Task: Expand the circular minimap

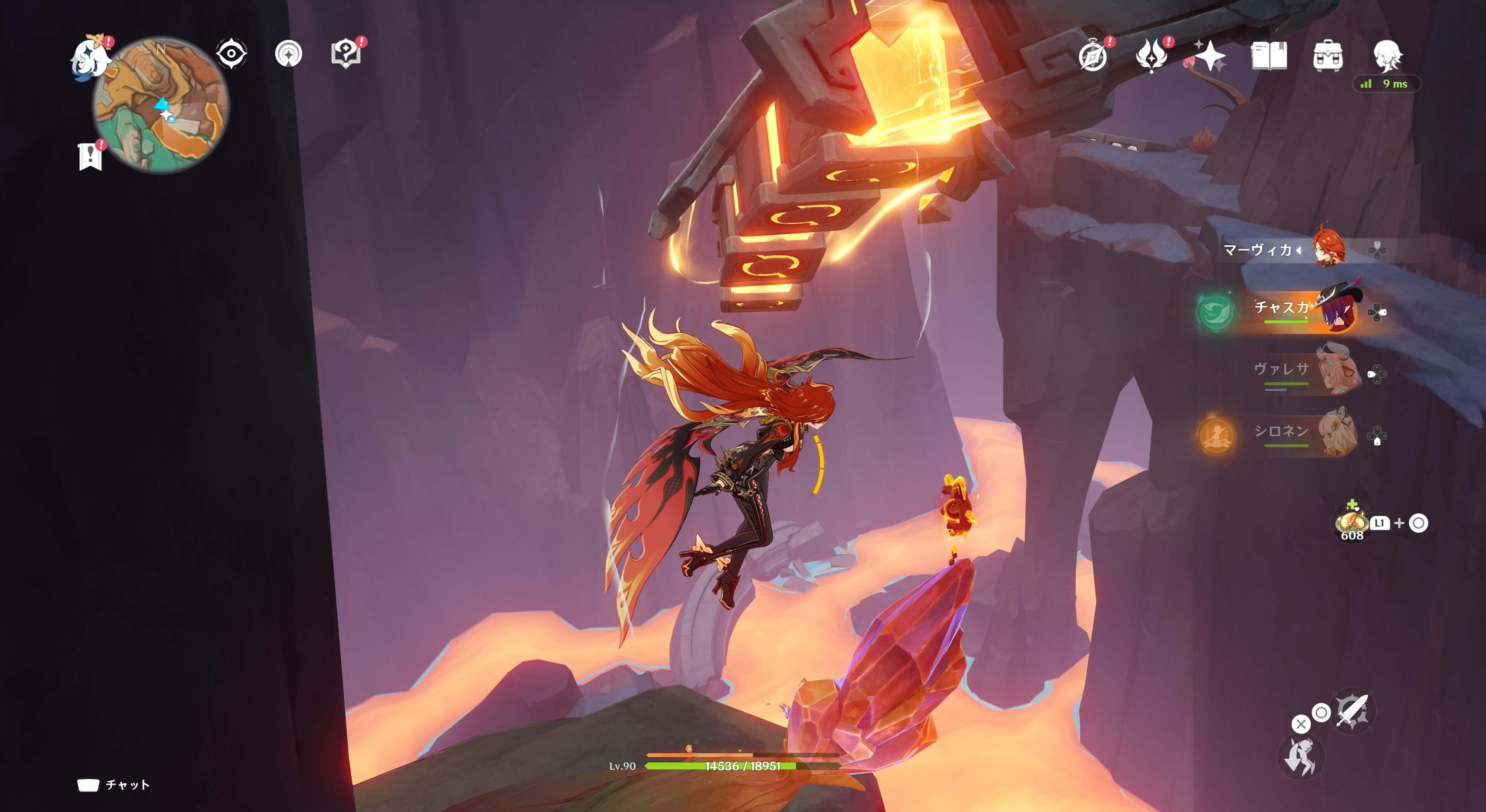Action: [161, 105]
